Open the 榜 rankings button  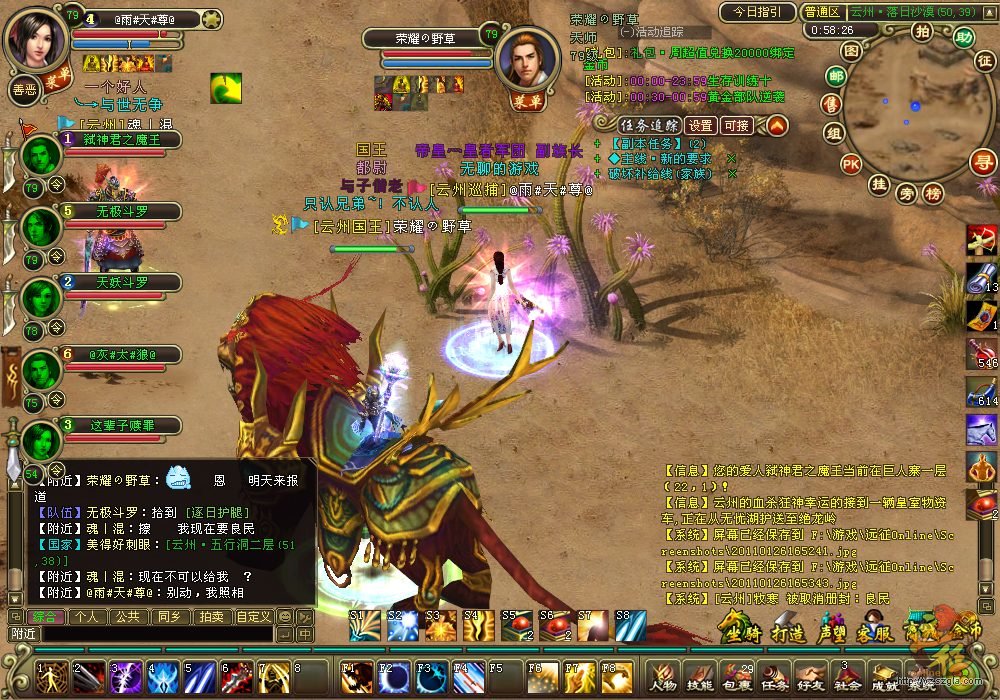coord(932,192)
